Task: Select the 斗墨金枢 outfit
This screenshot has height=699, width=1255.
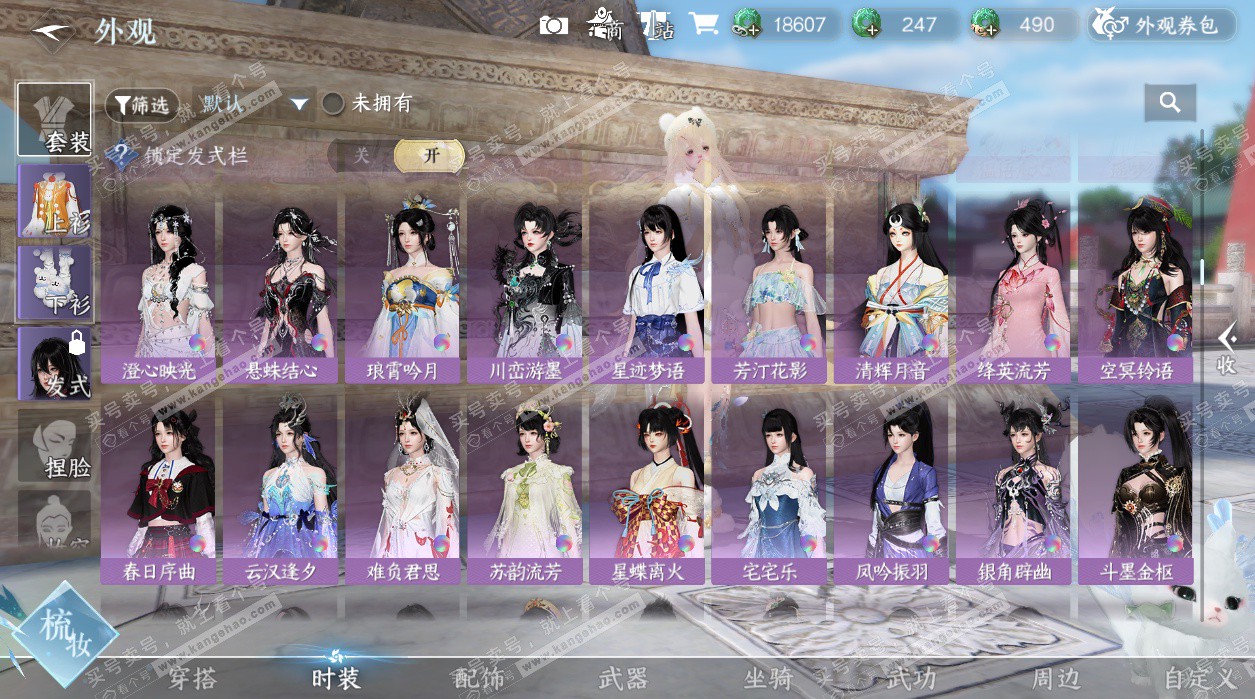Action: point(1136,492)
